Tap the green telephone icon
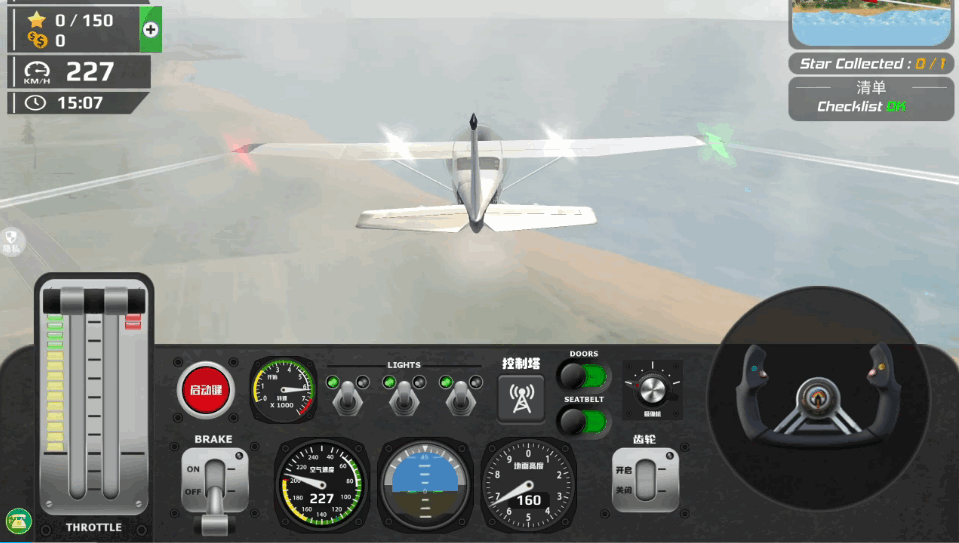959x543 pixels. point(18,520)
